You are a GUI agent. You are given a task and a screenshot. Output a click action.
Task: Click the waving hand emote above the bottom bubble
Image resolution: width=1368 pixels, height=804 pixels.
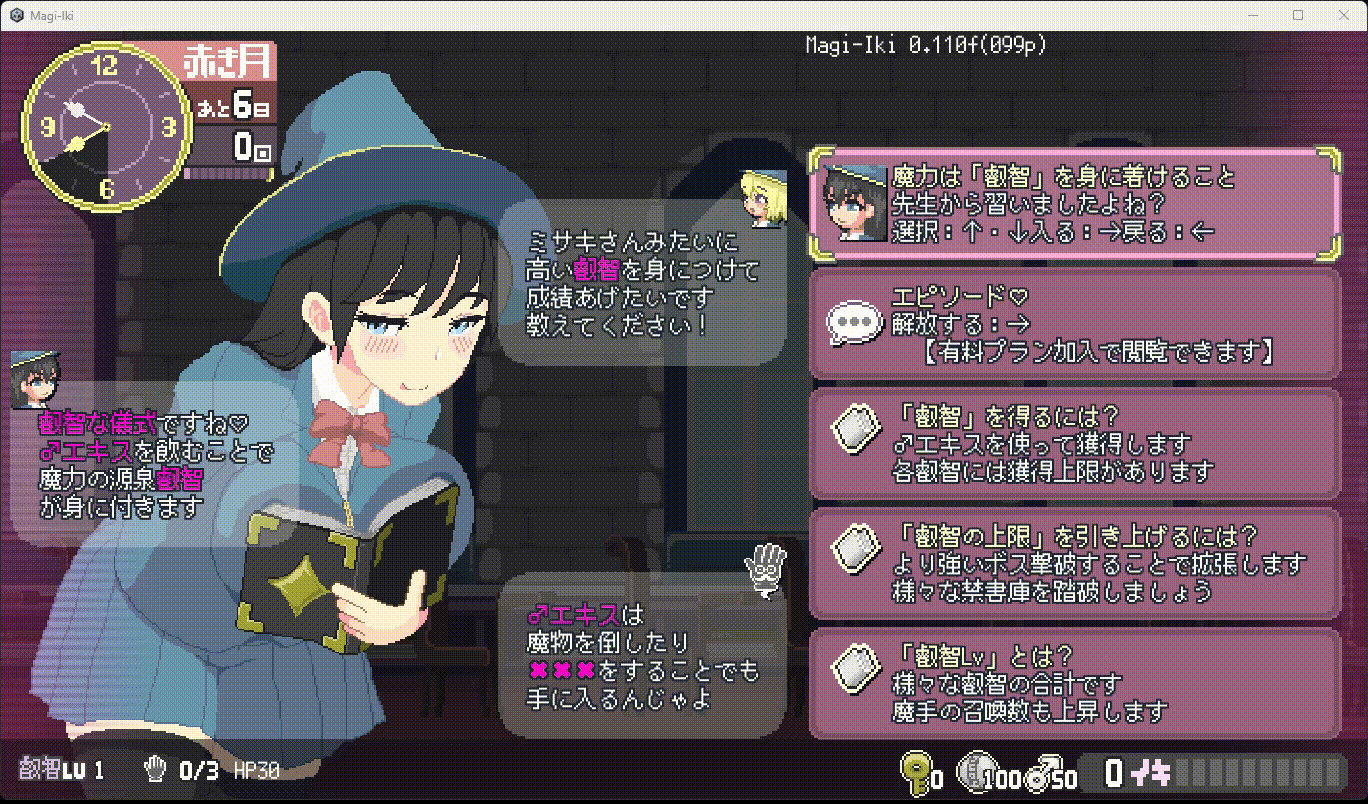765,568
